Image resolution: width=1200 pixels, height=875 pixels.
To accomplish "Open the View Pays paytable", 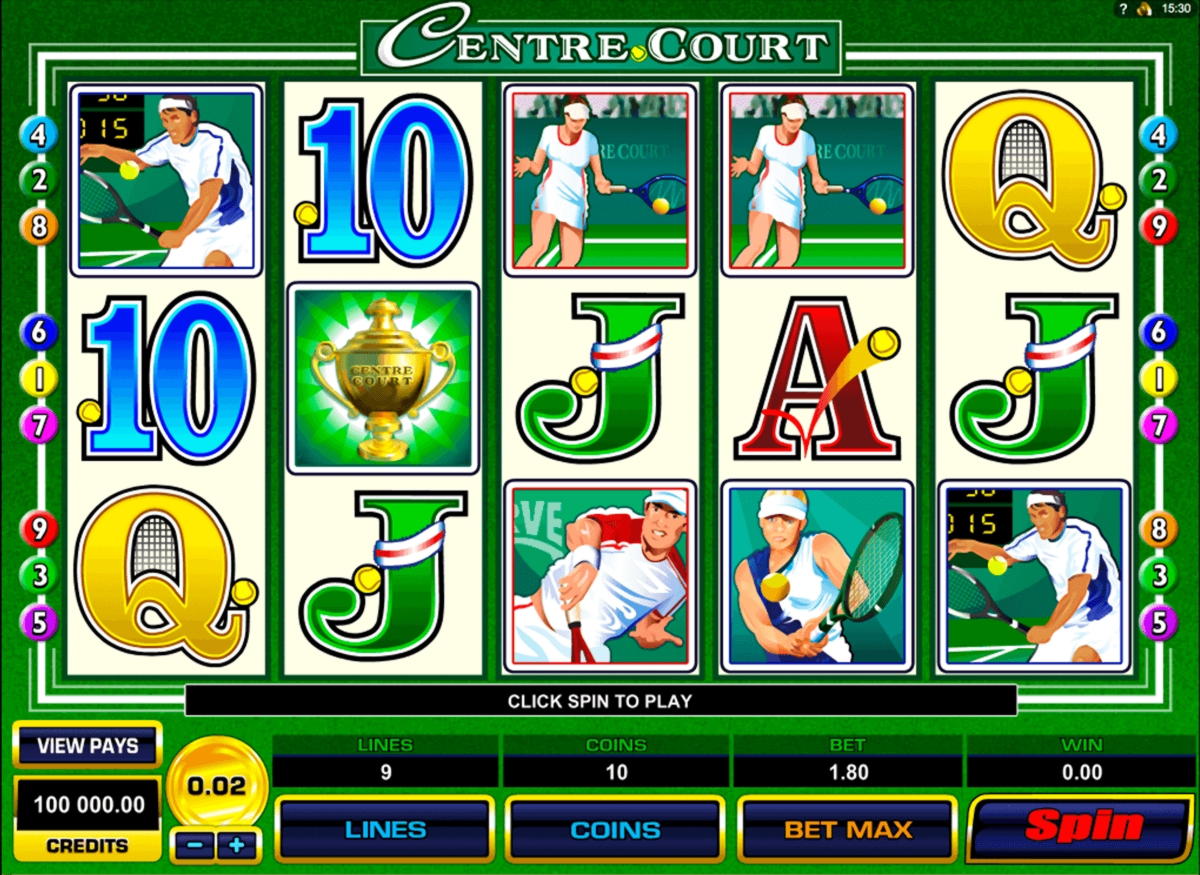I will (87, 745).
